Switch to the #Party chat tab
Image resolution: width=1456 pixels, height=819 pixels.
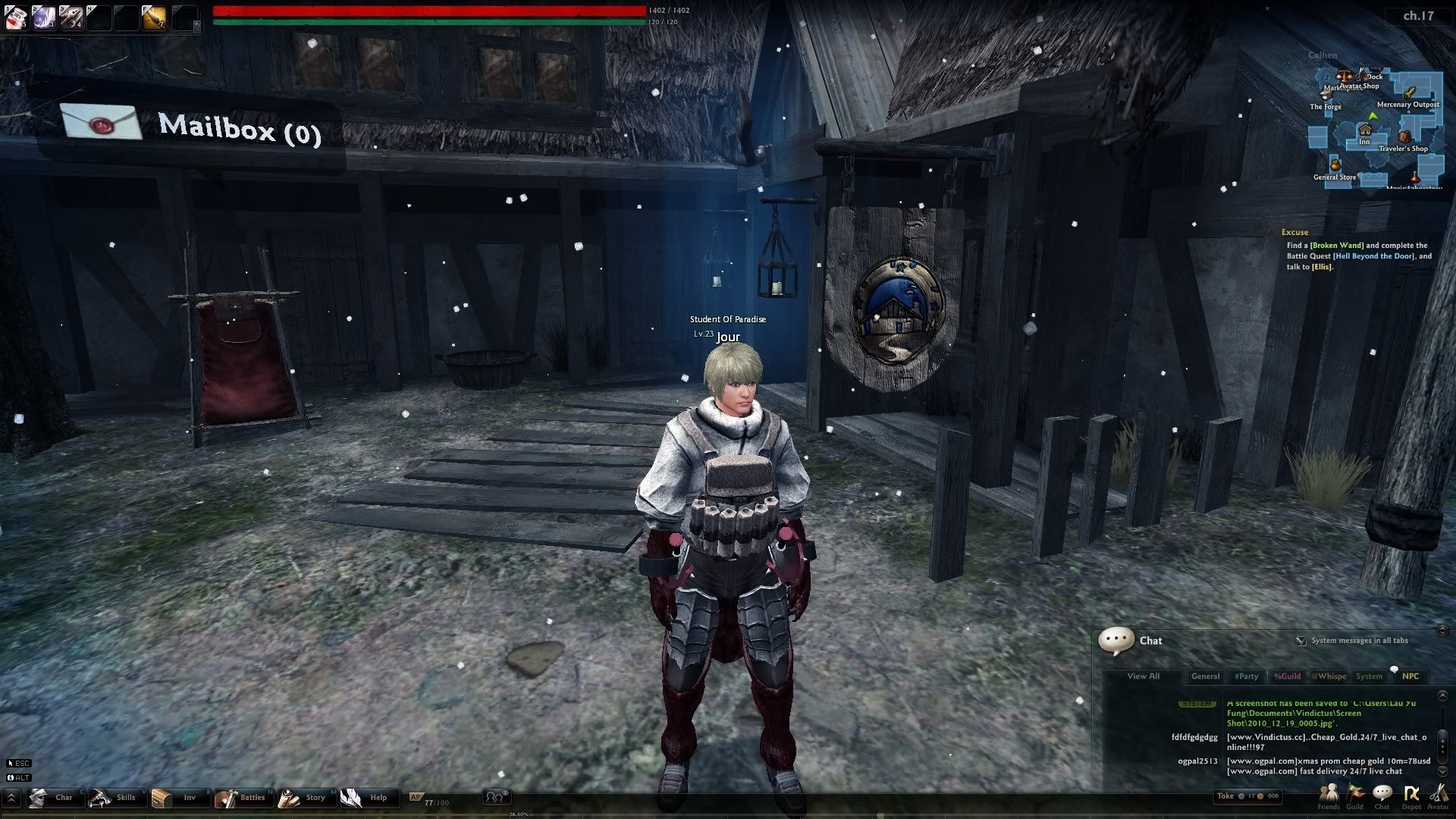pos(1246,676)
